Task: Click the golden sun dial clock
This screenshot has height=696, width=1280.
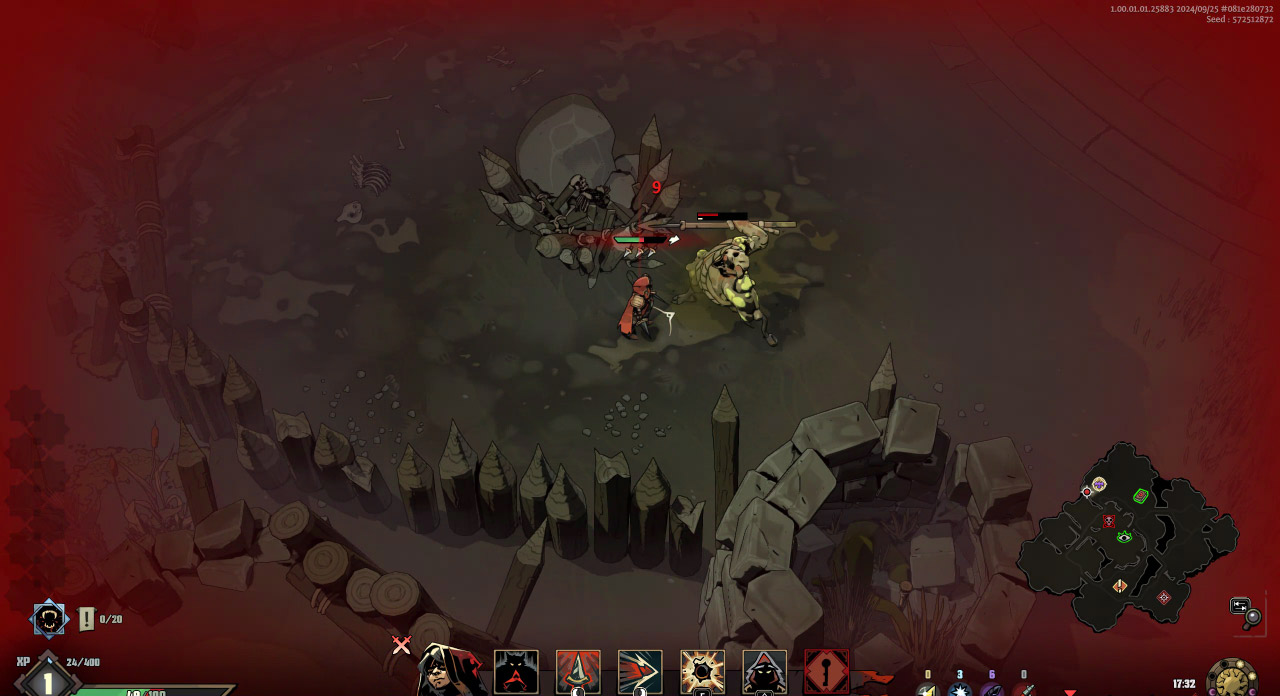Action: [x=1232, y=679]
